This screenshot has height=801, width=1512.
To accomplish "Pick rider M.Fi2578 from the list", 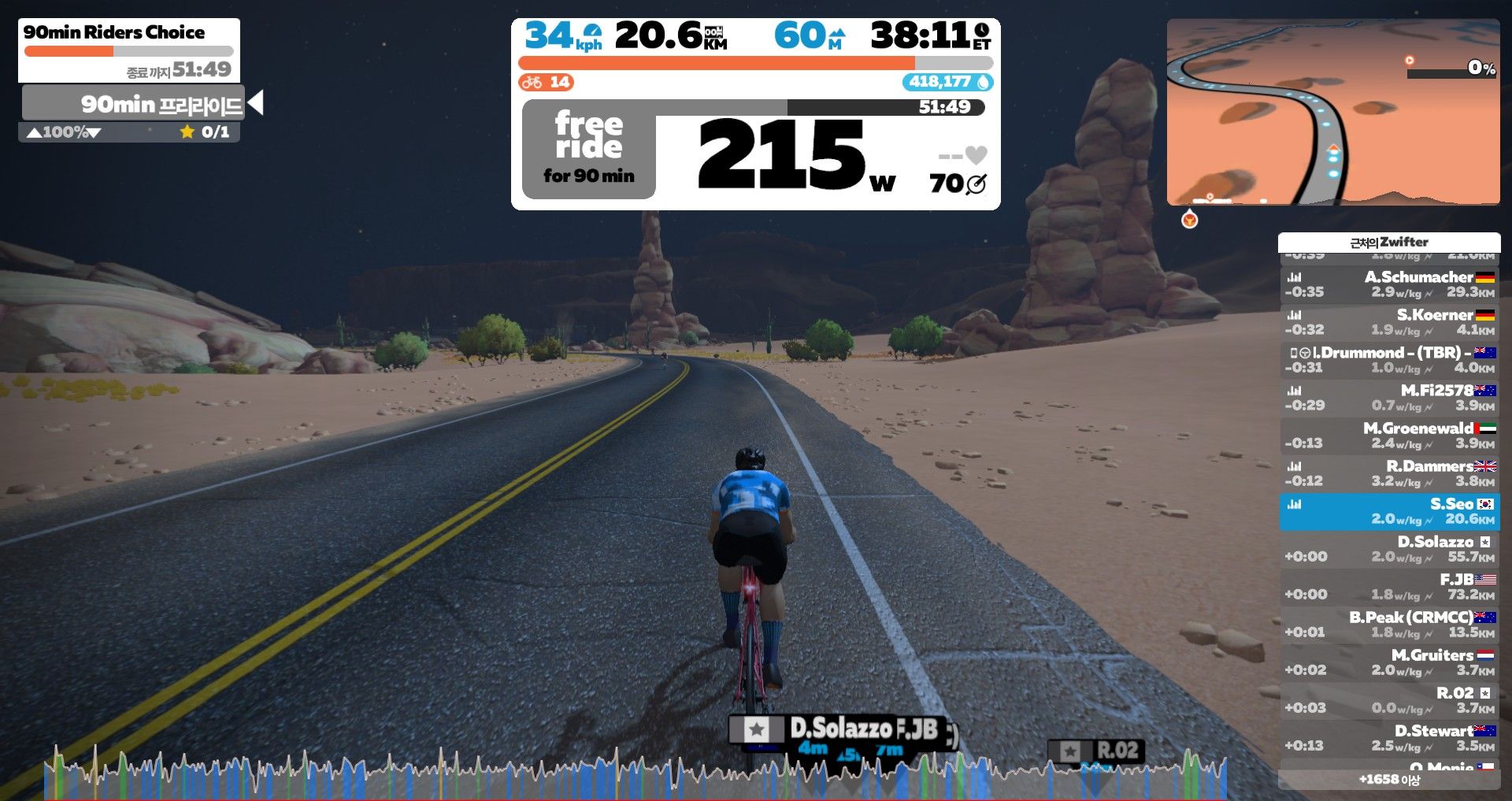I will point(1389,398).
